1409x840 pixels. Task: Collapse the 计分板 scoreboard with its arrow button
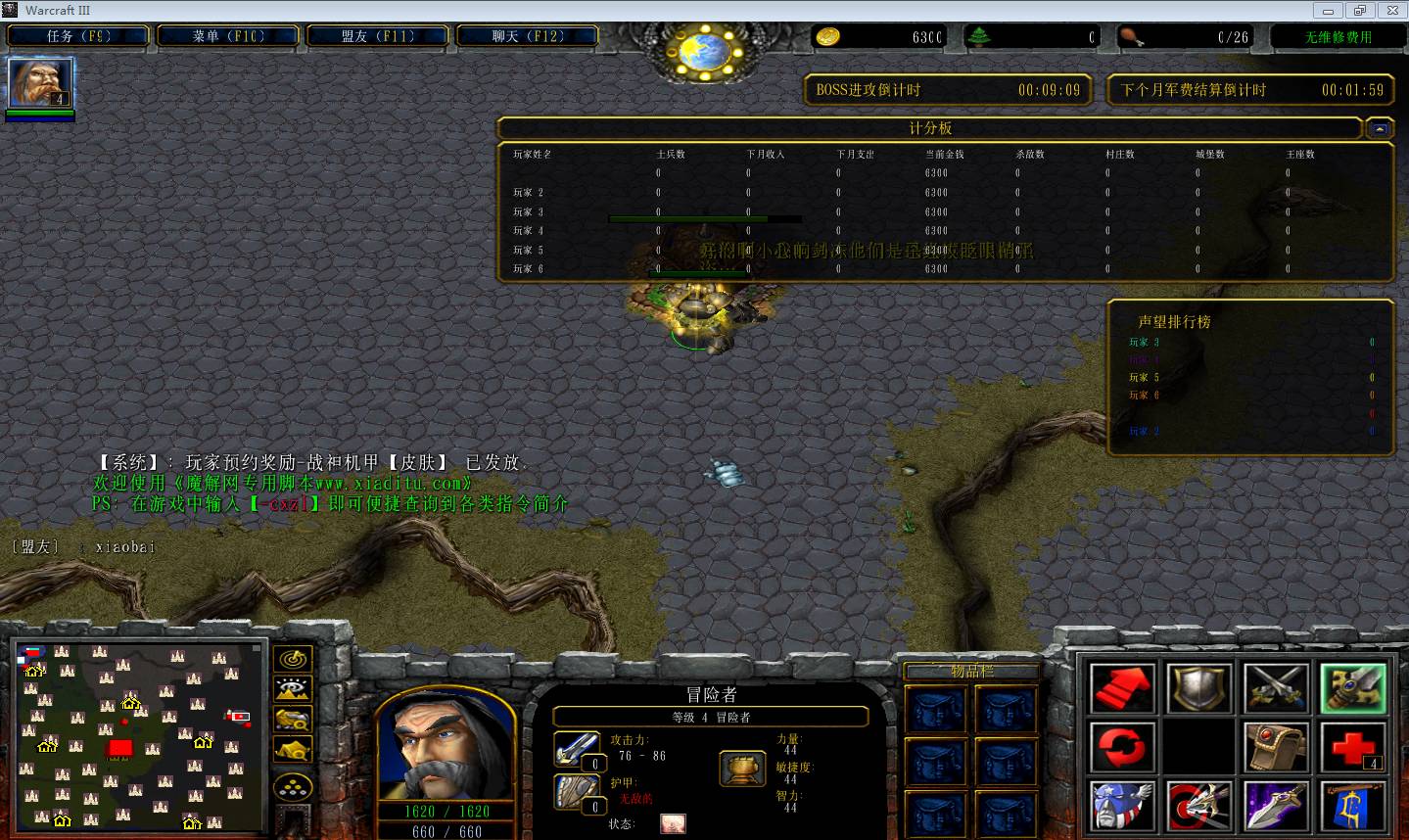pyautogui.click(x=1380, y=128)
